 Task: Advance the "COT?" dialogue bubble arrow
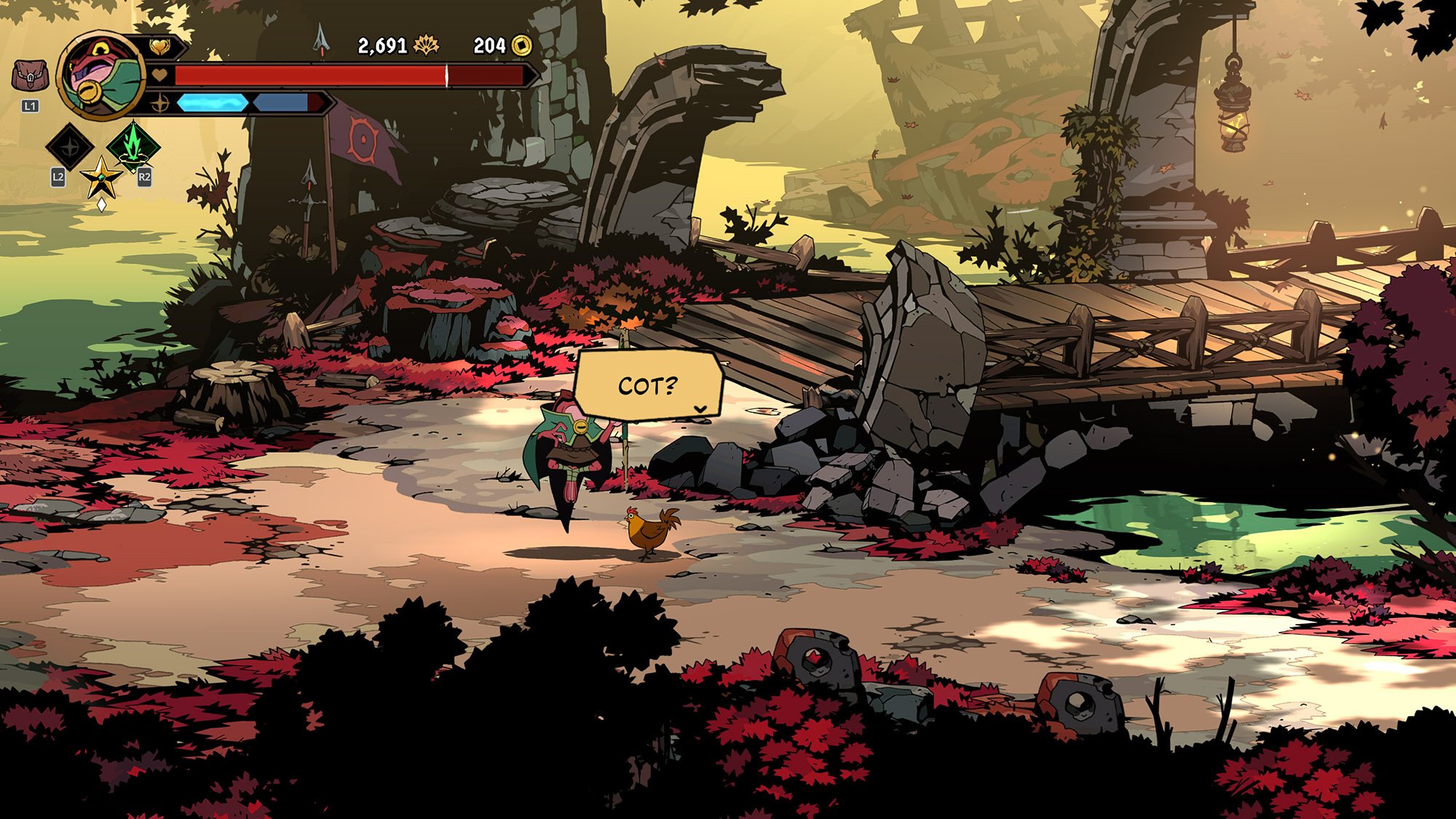pos(700,409)
